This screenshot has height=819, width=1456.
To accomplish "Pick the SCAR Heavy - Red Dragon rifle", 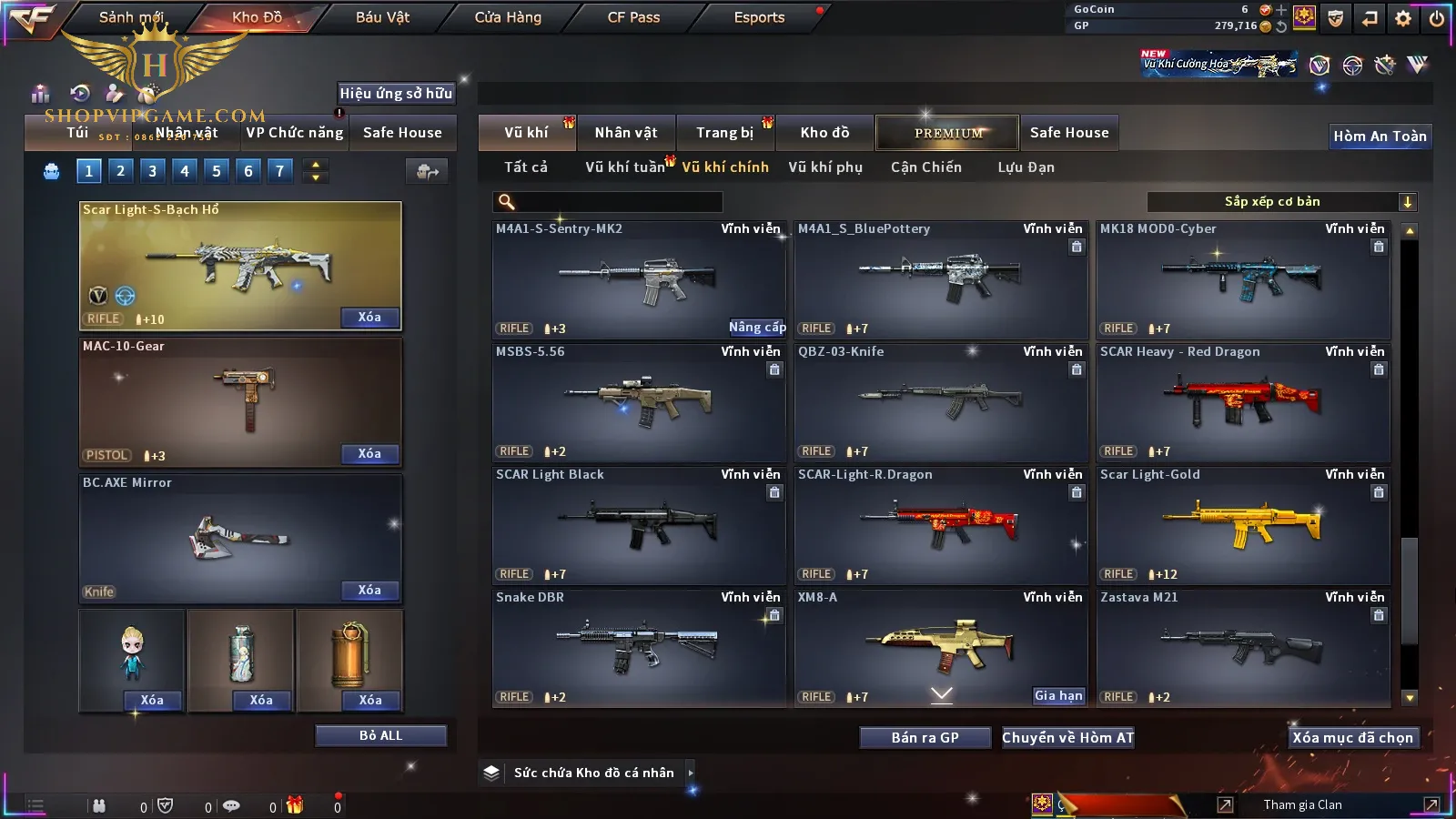I will 1243,402.
